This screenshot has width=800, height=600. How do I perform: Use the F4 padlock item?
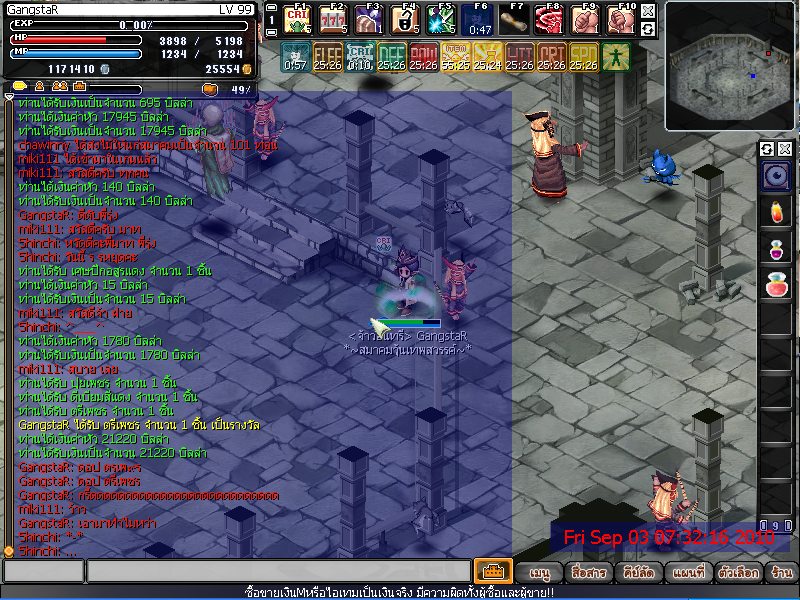tap(406, 19)
